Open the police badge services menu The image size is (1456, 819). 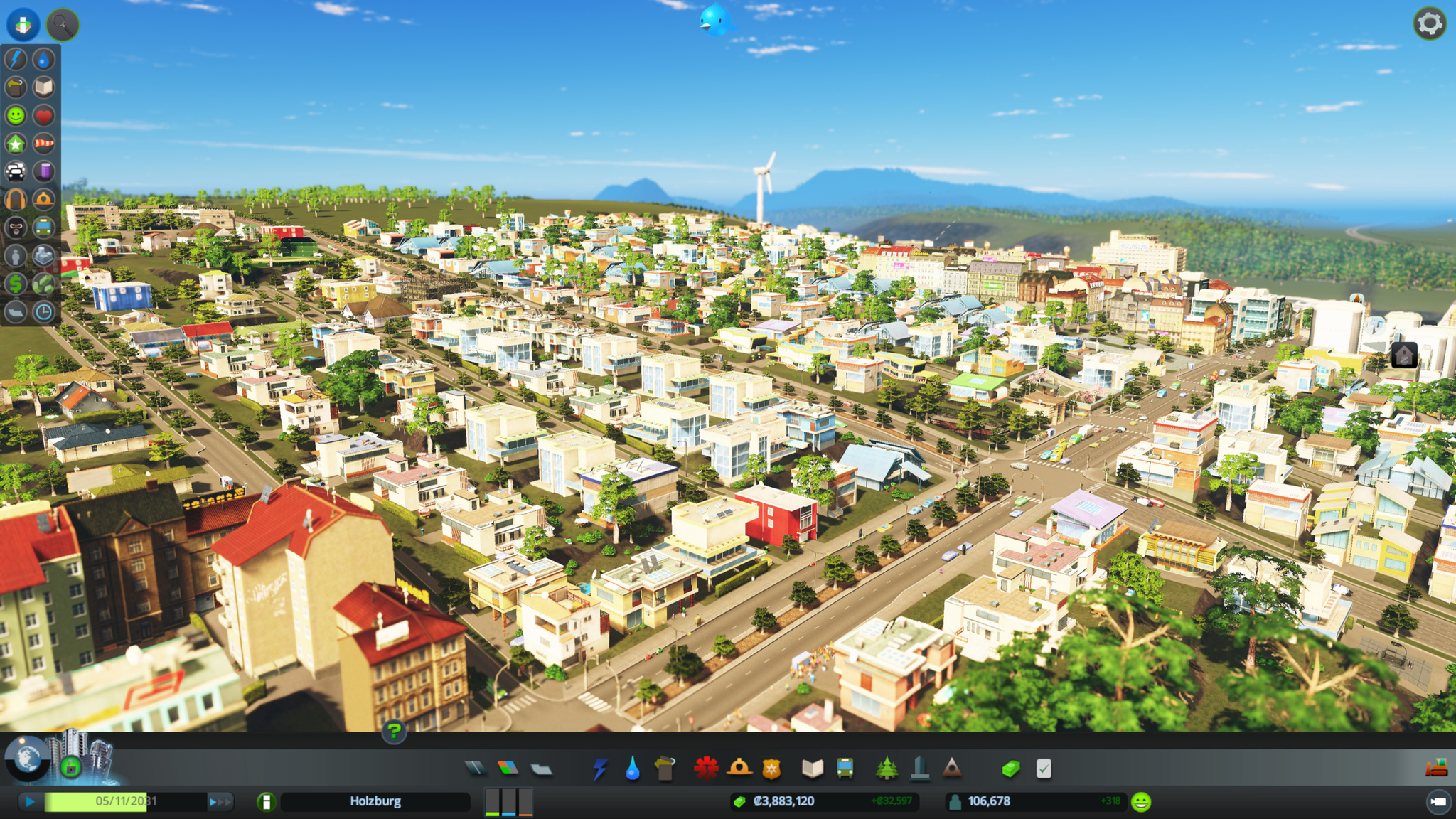pyautogui.click(x=771, y=768)
